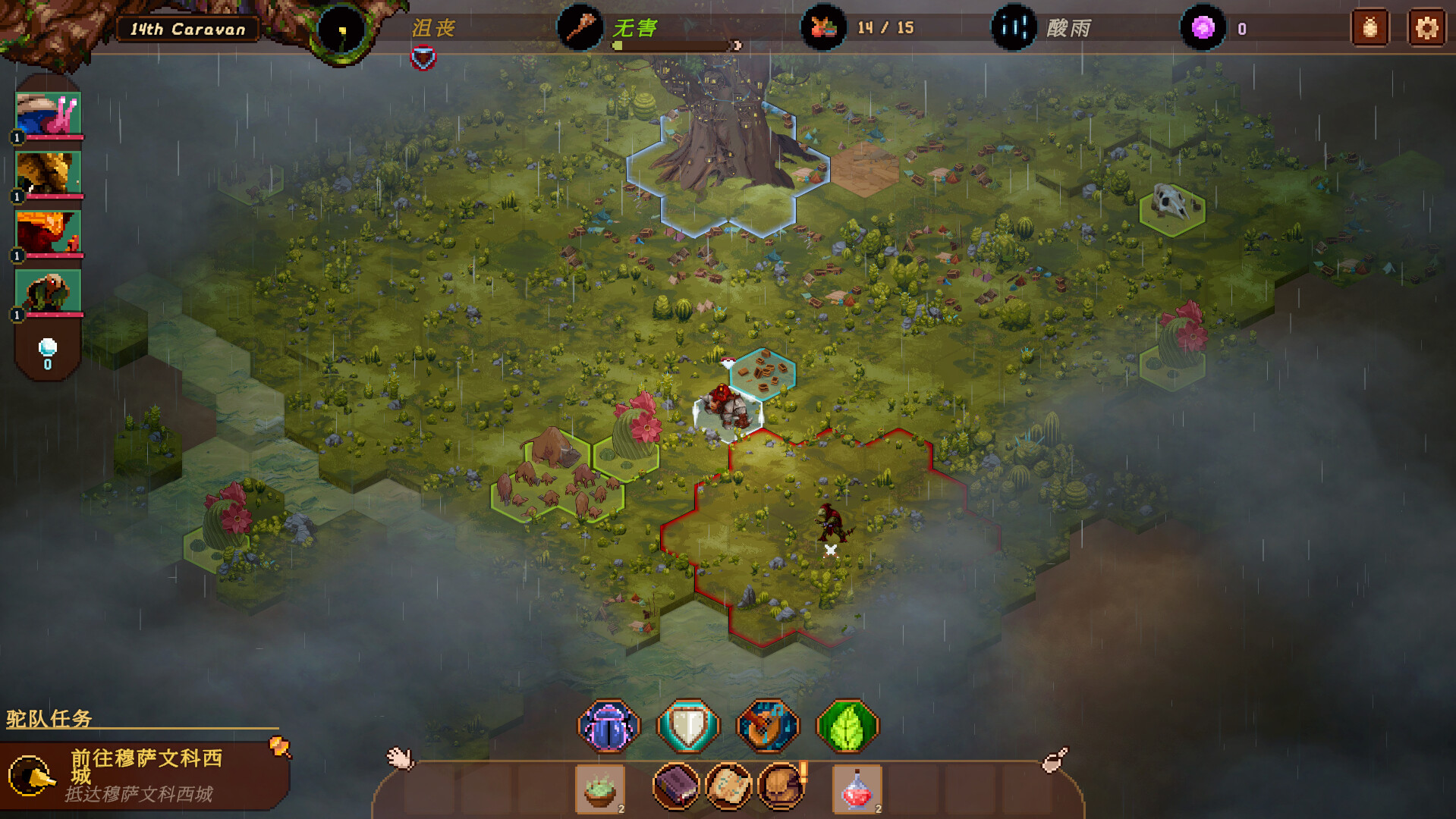Activate the lute music ability

pos(767,726)
